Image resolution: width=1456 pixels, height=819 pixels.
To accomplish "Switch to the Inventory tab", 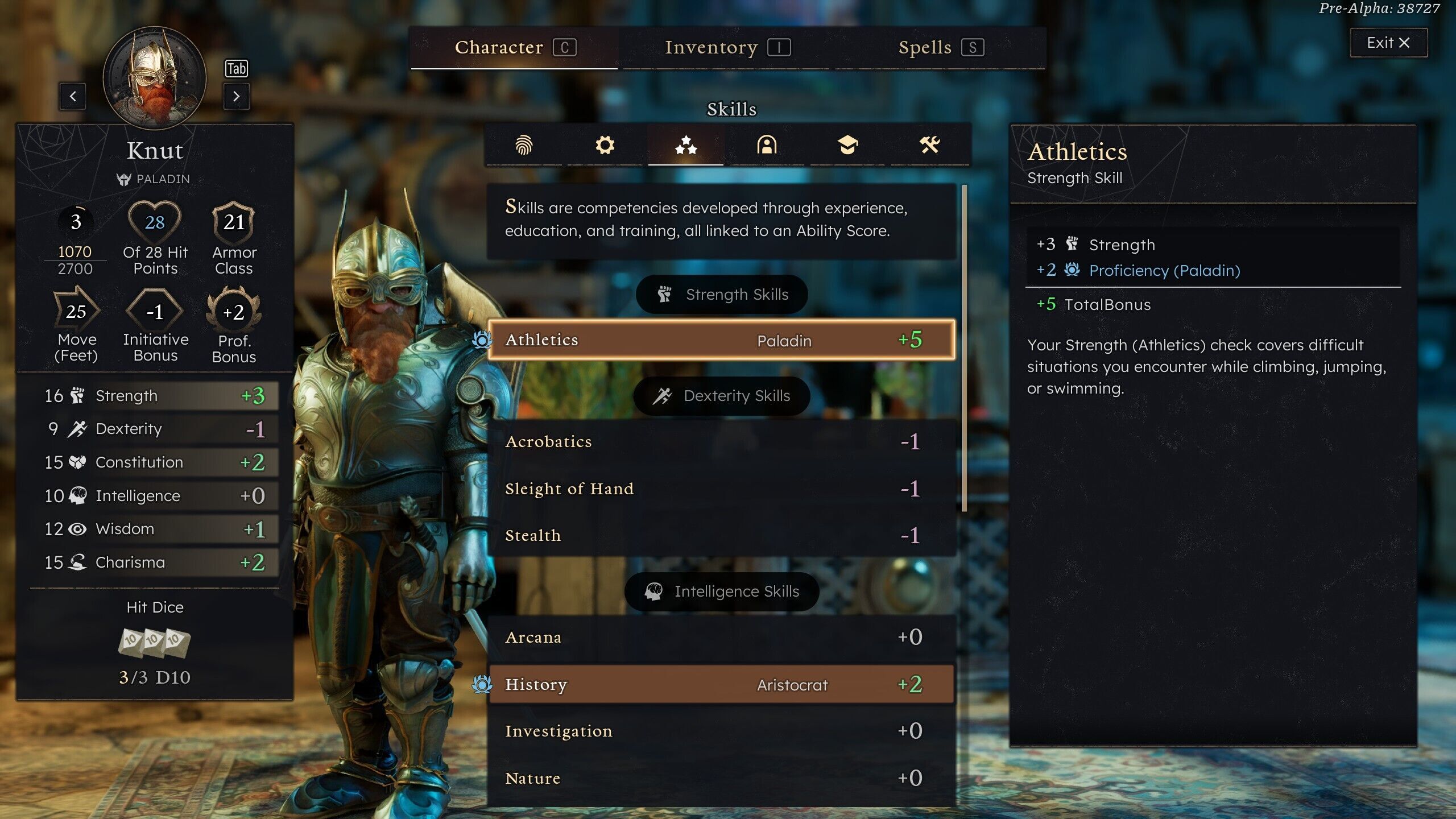I will pyautogui.click(x=727, y=48).
